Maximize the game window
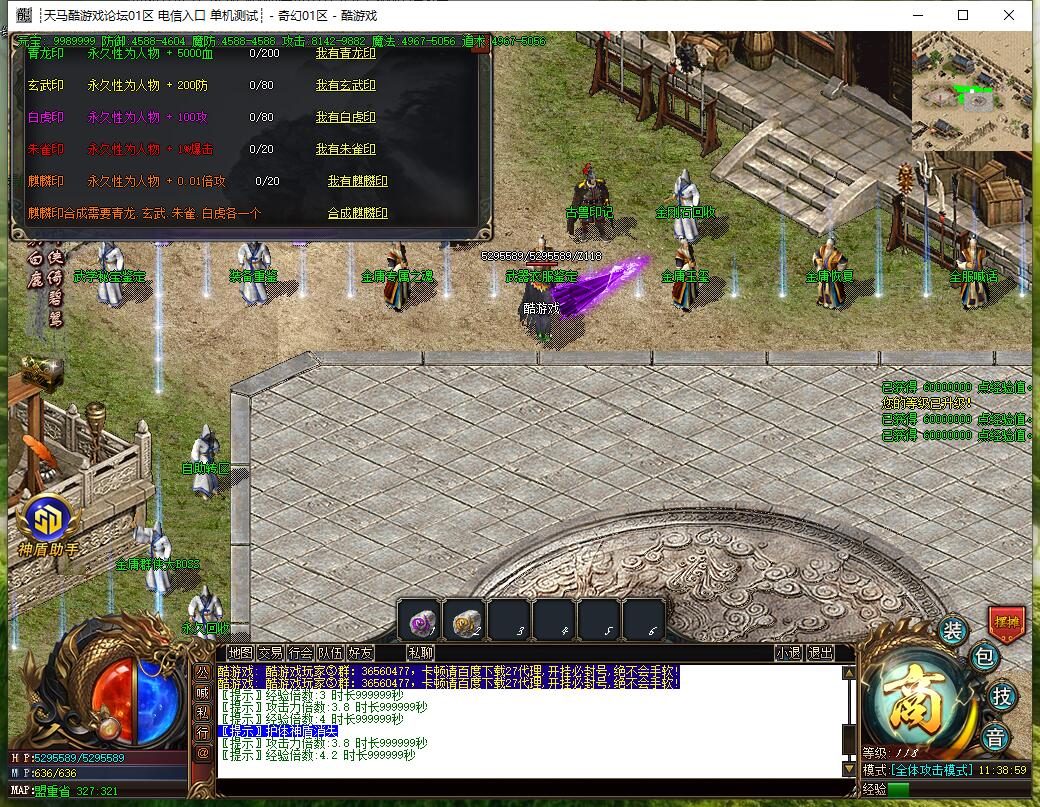The image size is (1040, 807). (963, 15)
